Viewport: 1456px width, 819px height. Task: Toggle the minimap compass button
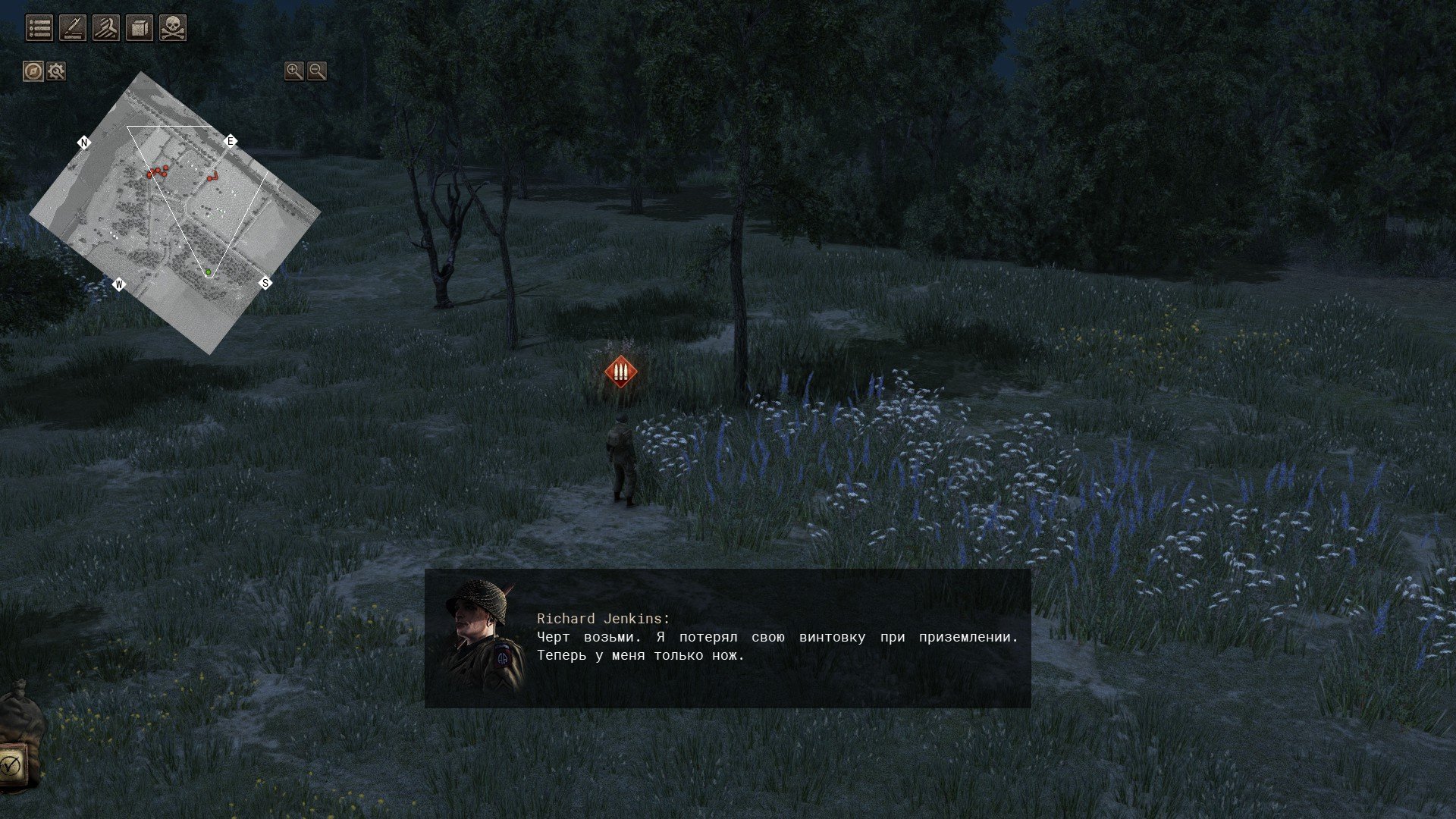[x=33, y=71]
